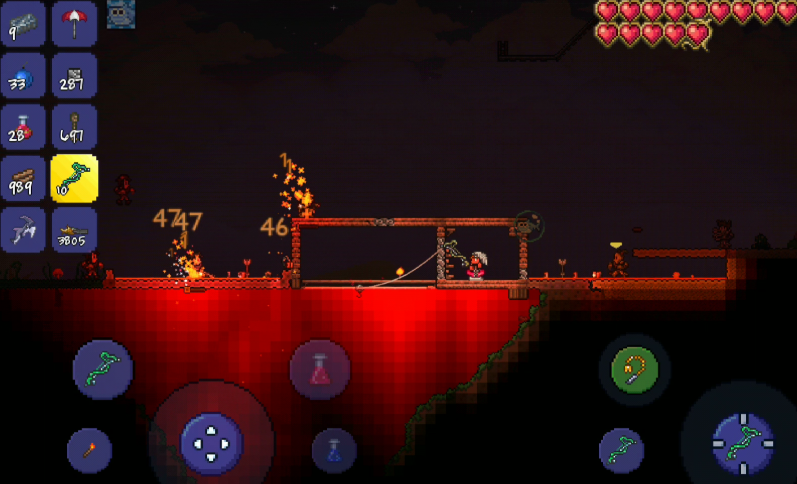Select the gray bar stack of 9
Viewport: 797px width, 484px height.
23,25
